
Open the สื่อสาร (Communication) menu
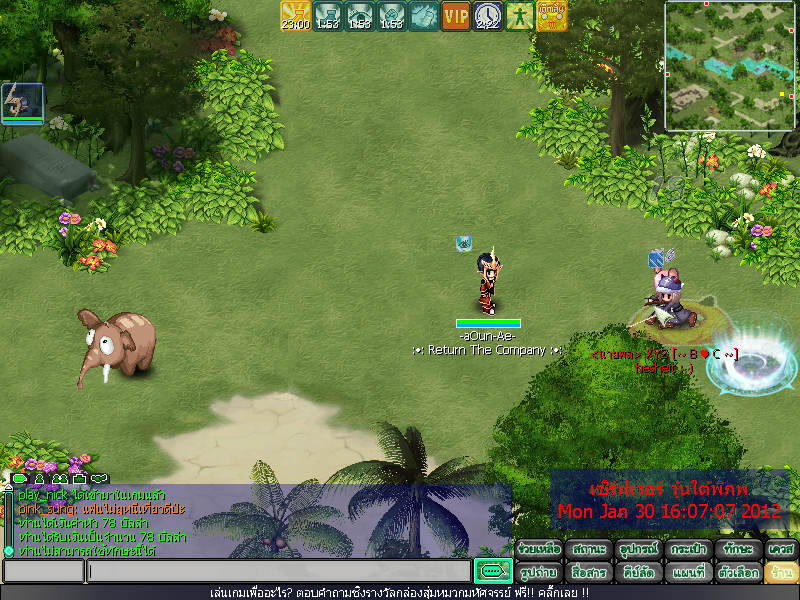coord(589,573)
